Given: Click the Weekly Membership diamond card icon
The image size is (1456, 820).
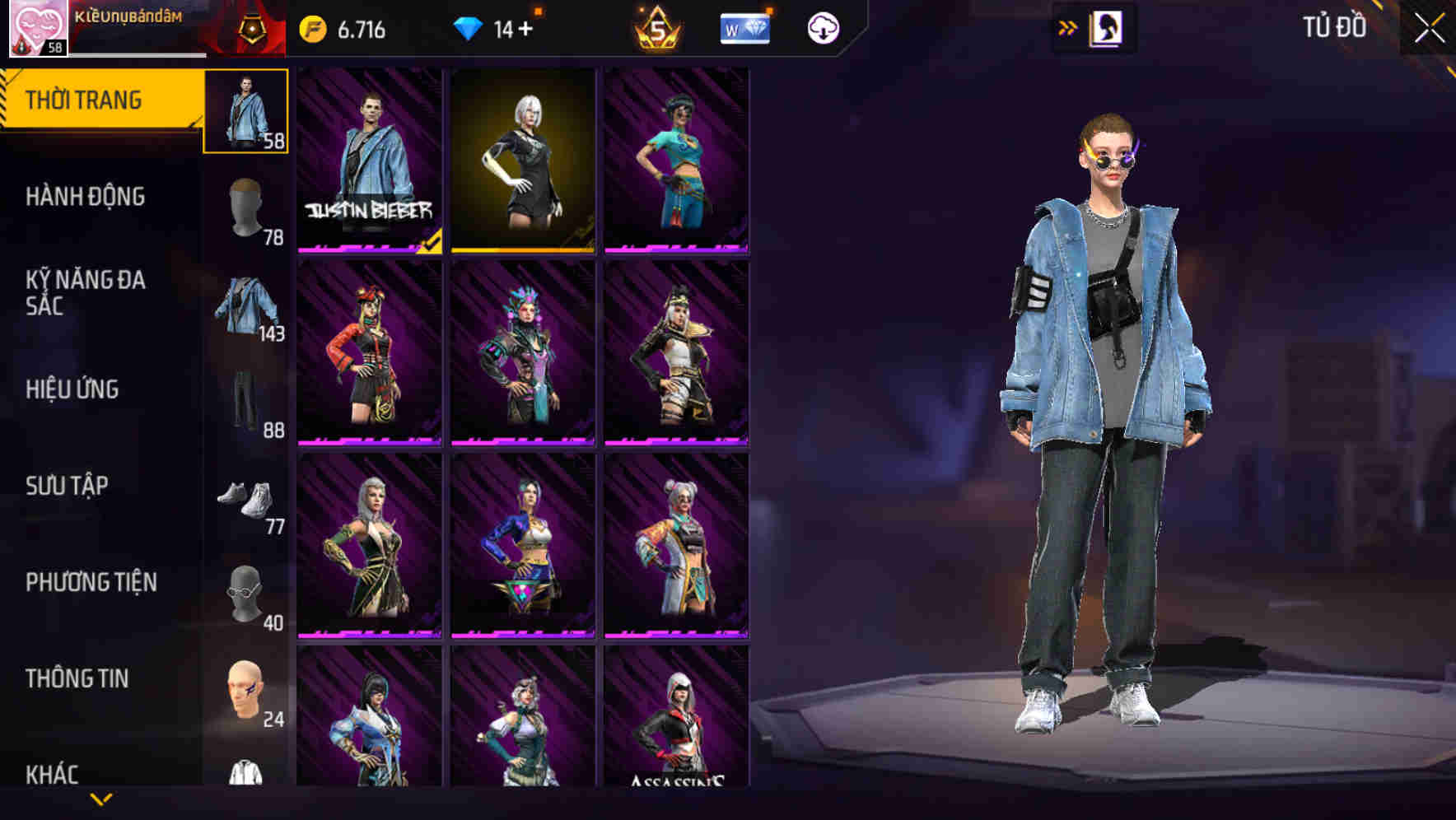Looking at the screenshot, I should (x=745, y=27).
